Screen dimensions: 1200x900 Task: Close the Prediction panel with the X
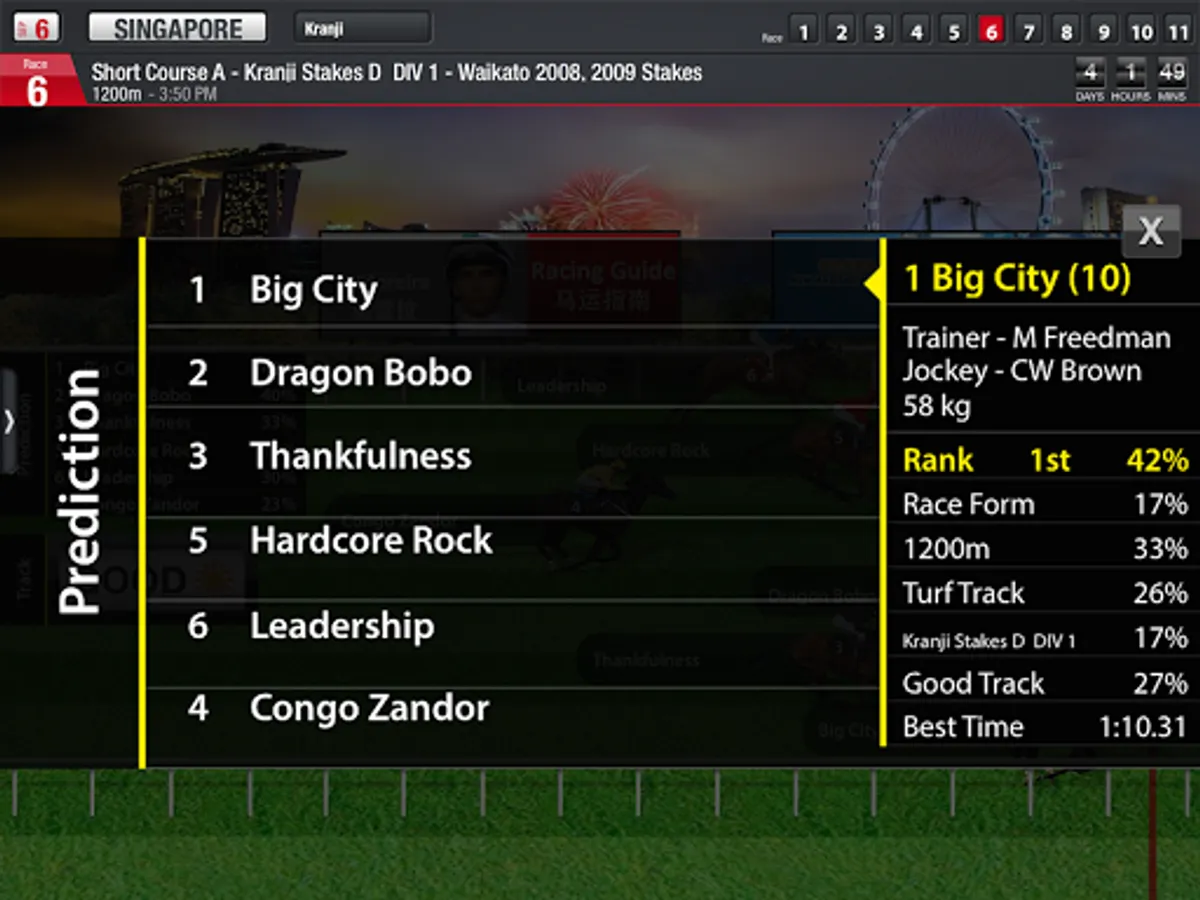[x=1151, y=232]
